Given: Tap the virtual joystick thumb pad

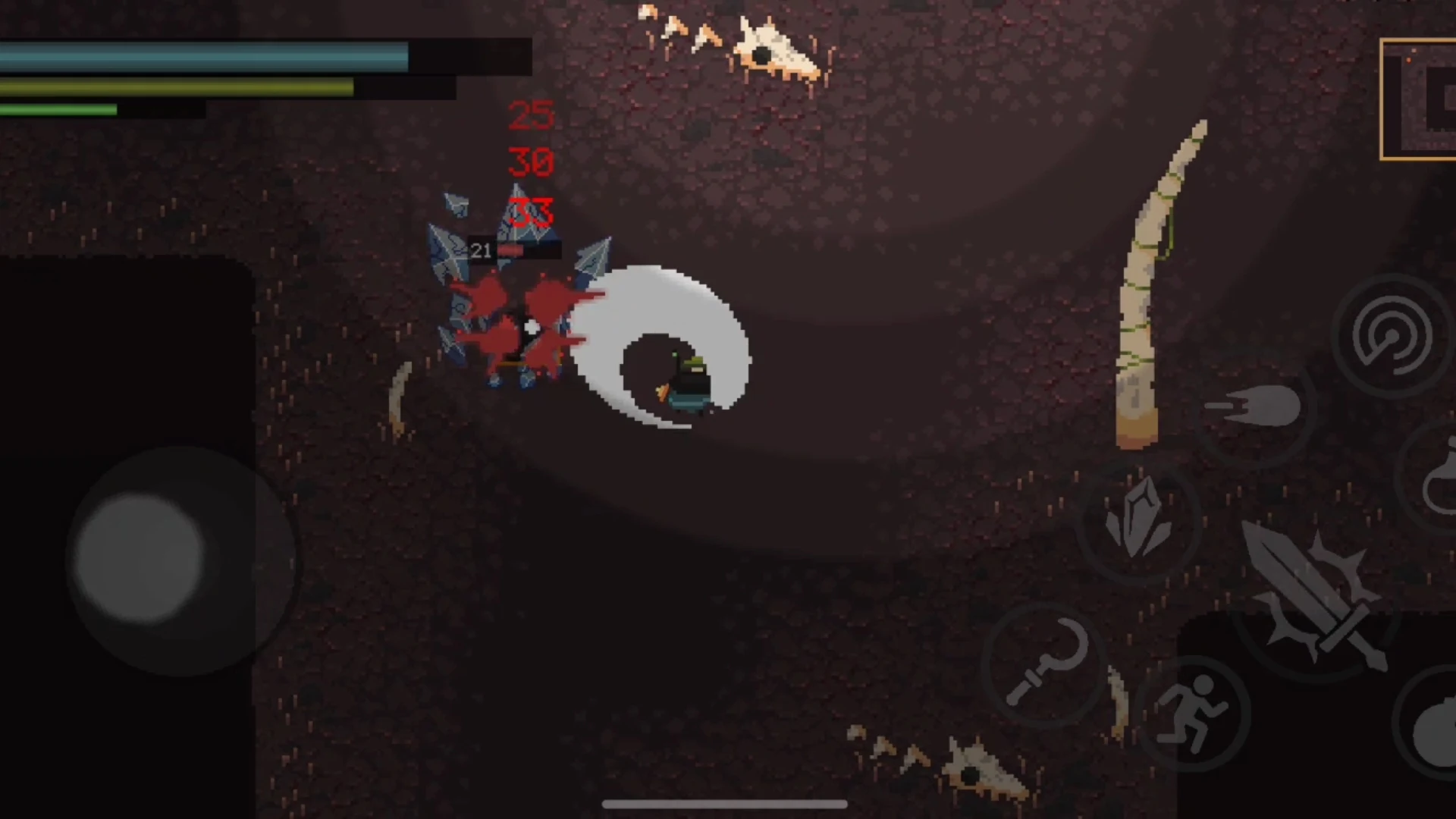Looking at the screenshot, I should (x=140, y=559).
